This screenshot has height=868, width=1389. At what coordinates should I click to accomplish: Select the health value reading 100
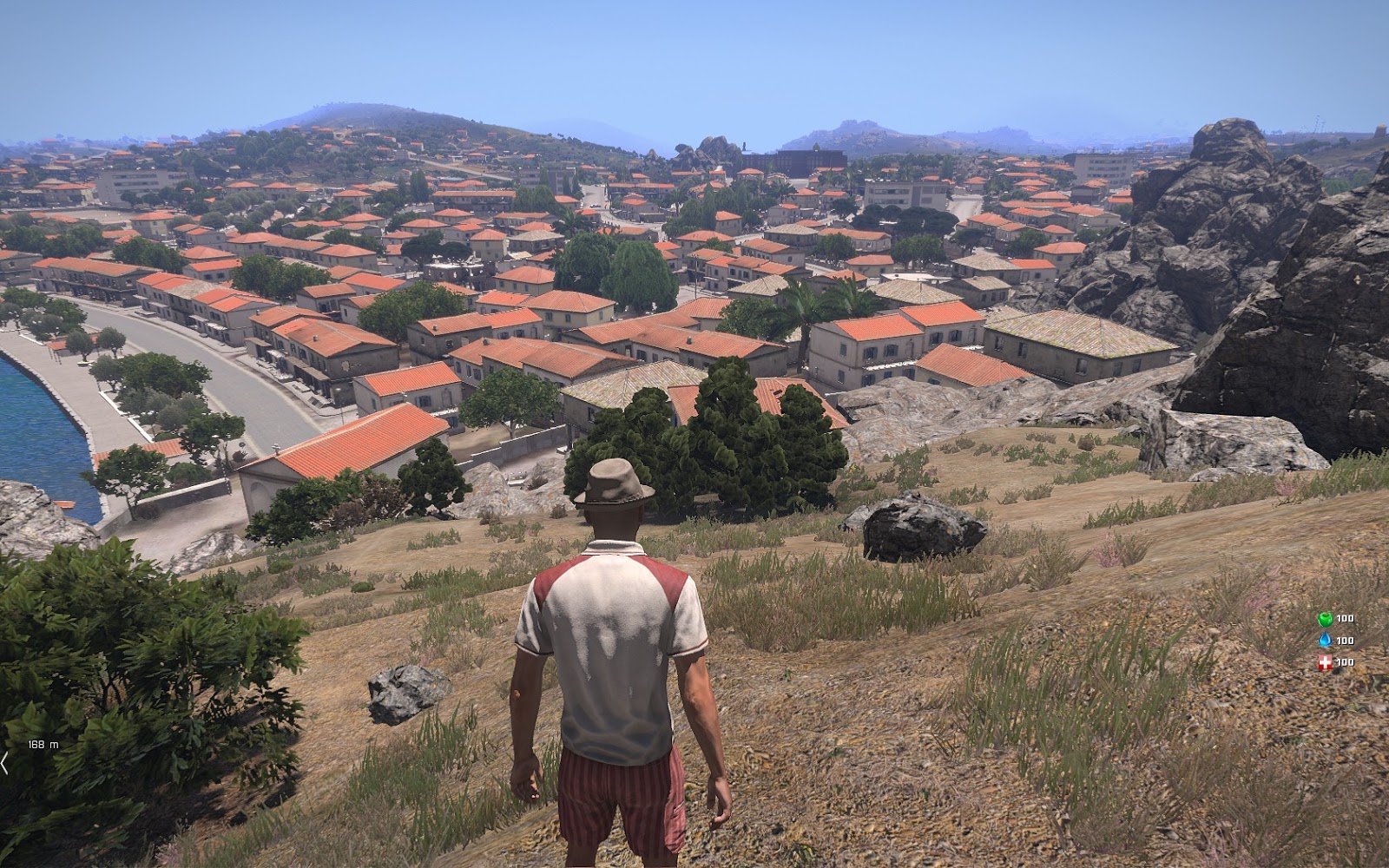point(1345,662)
